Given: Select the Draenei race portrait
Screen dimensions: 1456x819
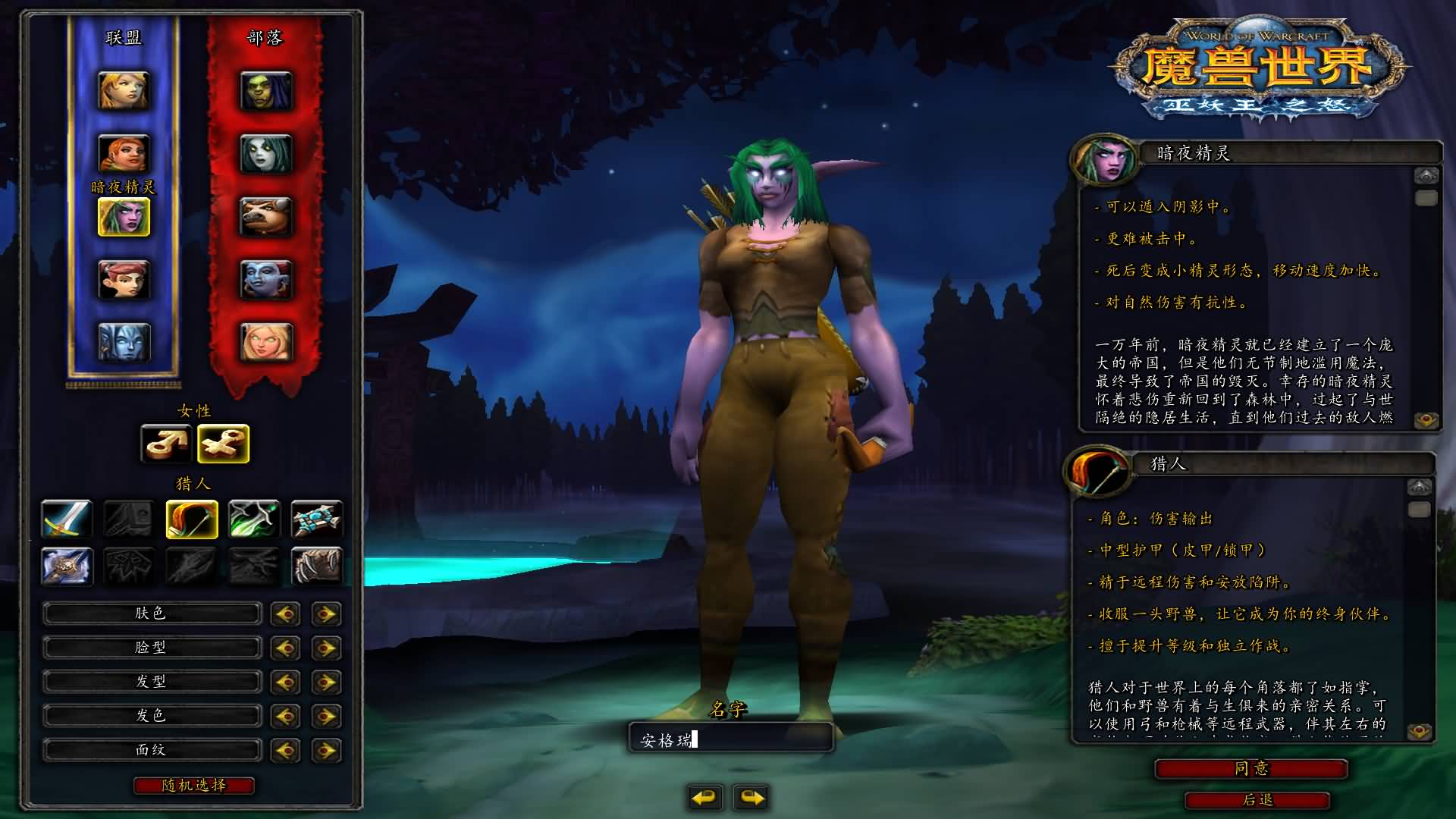Looking at the screenshot, I should [x=124, y=342].
